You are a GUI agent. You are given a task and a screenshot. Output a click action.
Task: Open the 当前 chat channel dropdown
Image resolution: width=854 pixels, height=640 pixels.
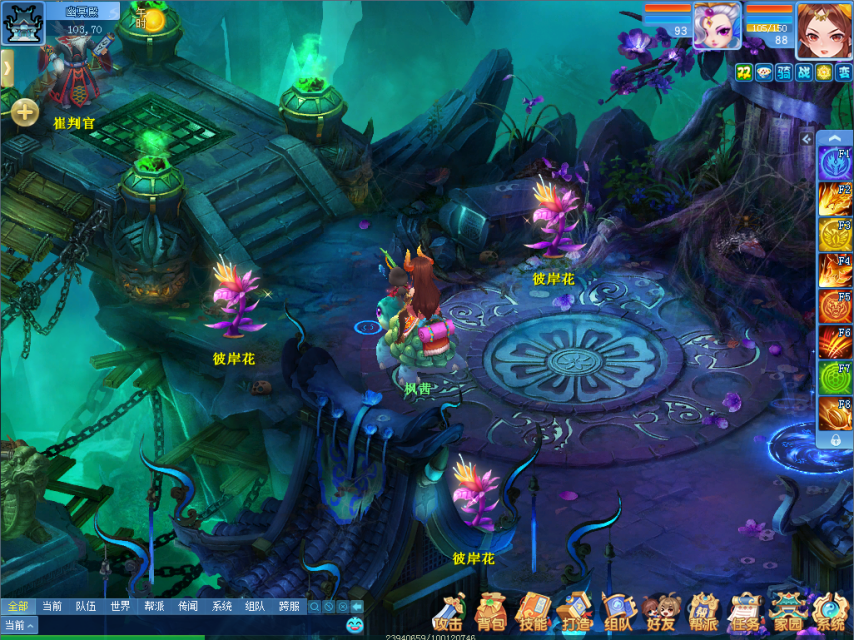point(19,625)
